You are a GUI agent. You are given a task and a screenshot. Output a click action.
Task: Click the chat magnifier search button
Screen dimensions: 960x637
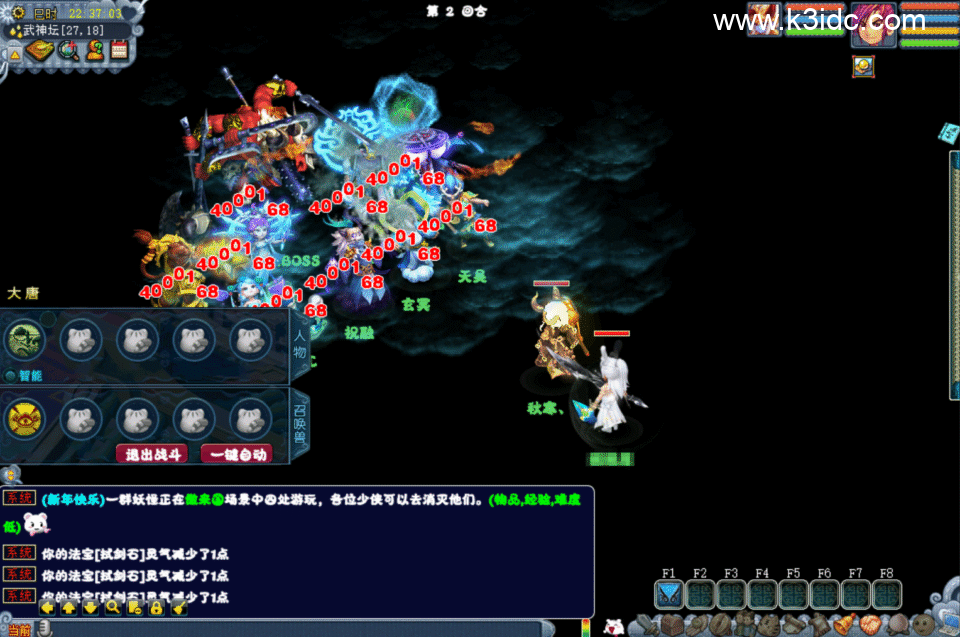(x=113, y=607)
